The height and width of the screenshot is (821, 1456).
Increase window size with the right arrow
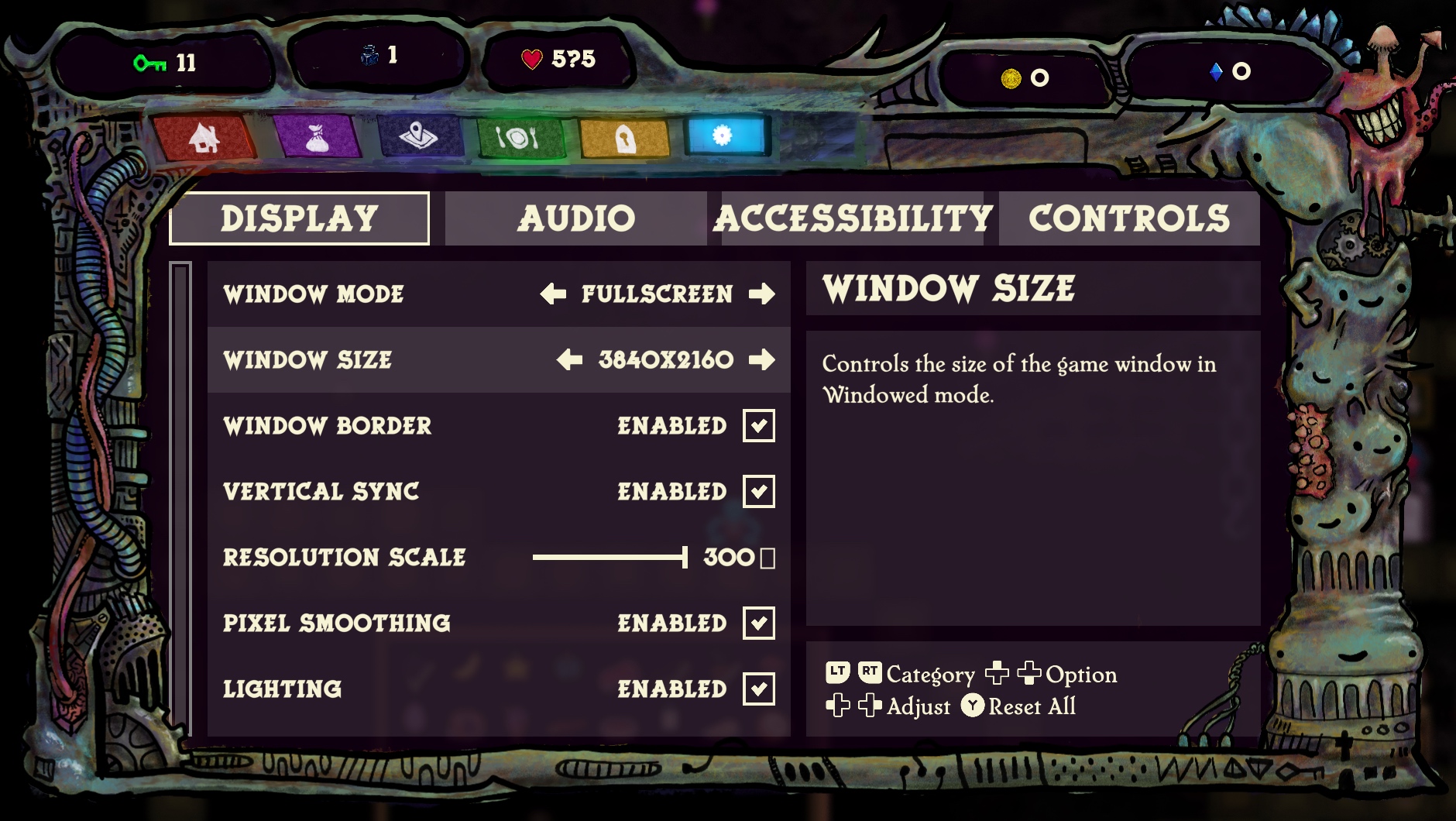pos(762,360)
